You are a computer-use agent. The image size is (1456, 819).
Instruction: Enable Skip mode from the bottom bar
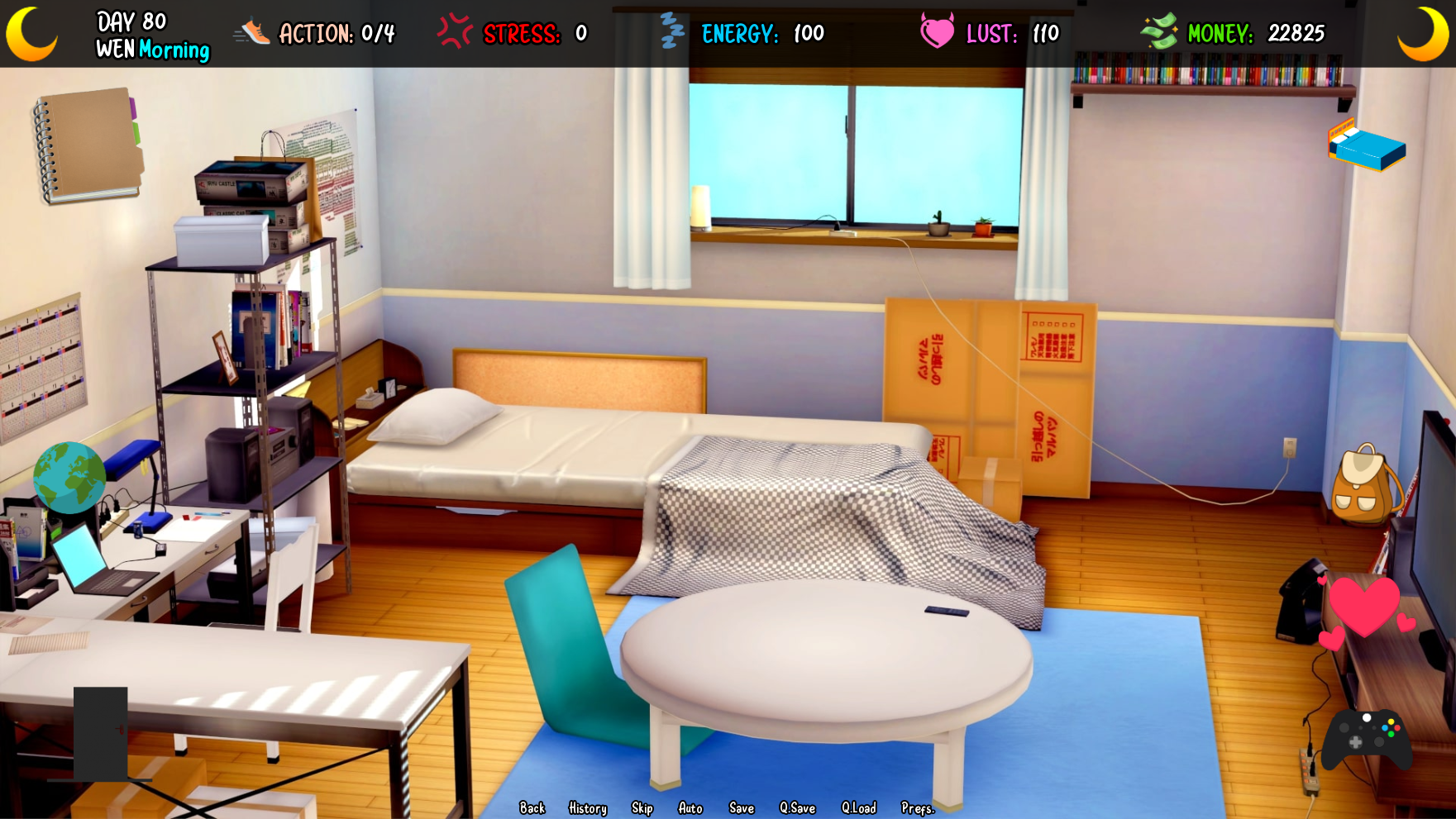click(x=642, y=808)
